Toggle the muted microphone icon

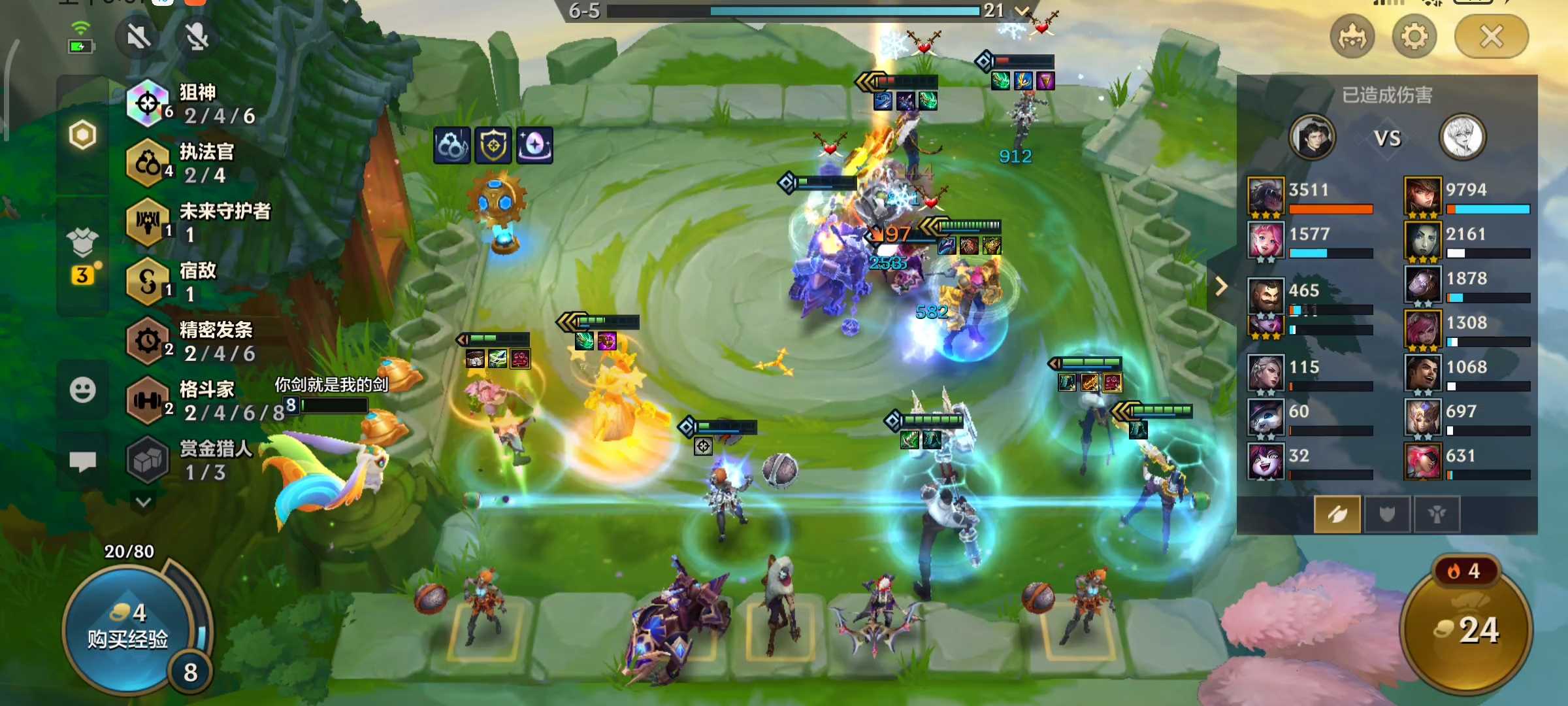pos(196,37)
